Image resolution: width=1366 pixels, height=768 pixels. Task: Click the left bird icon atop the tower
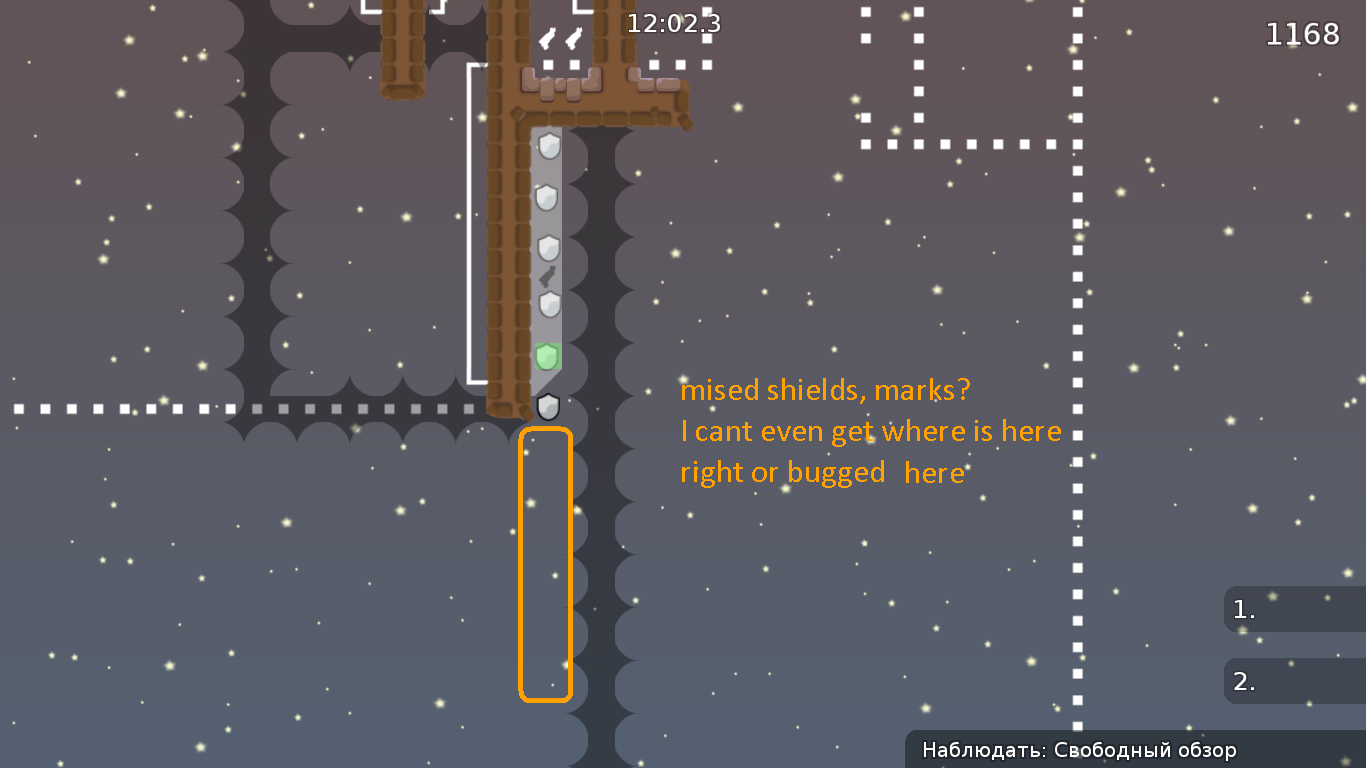(x=548, y=38)
